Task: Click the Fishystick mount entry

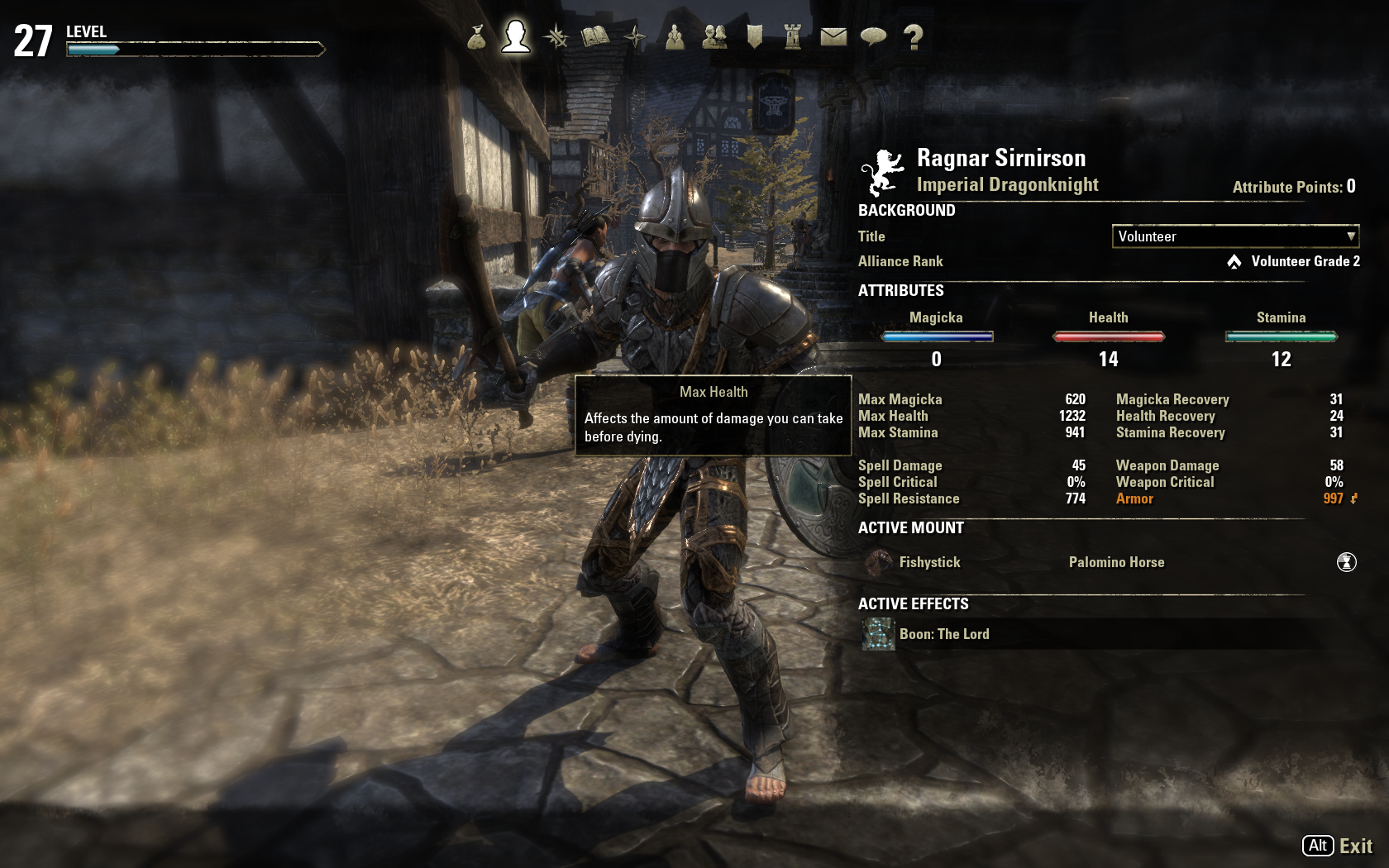Action: pyautogui.click(x=929, y=562)
